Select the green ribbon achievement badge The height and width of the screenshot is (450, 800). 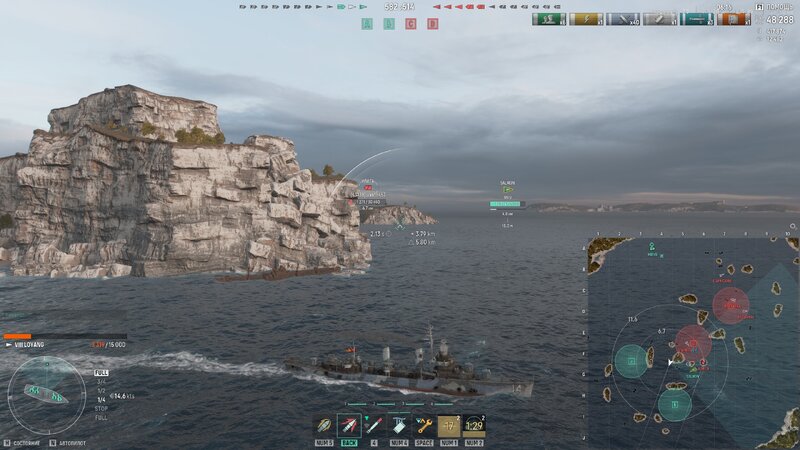549,19
